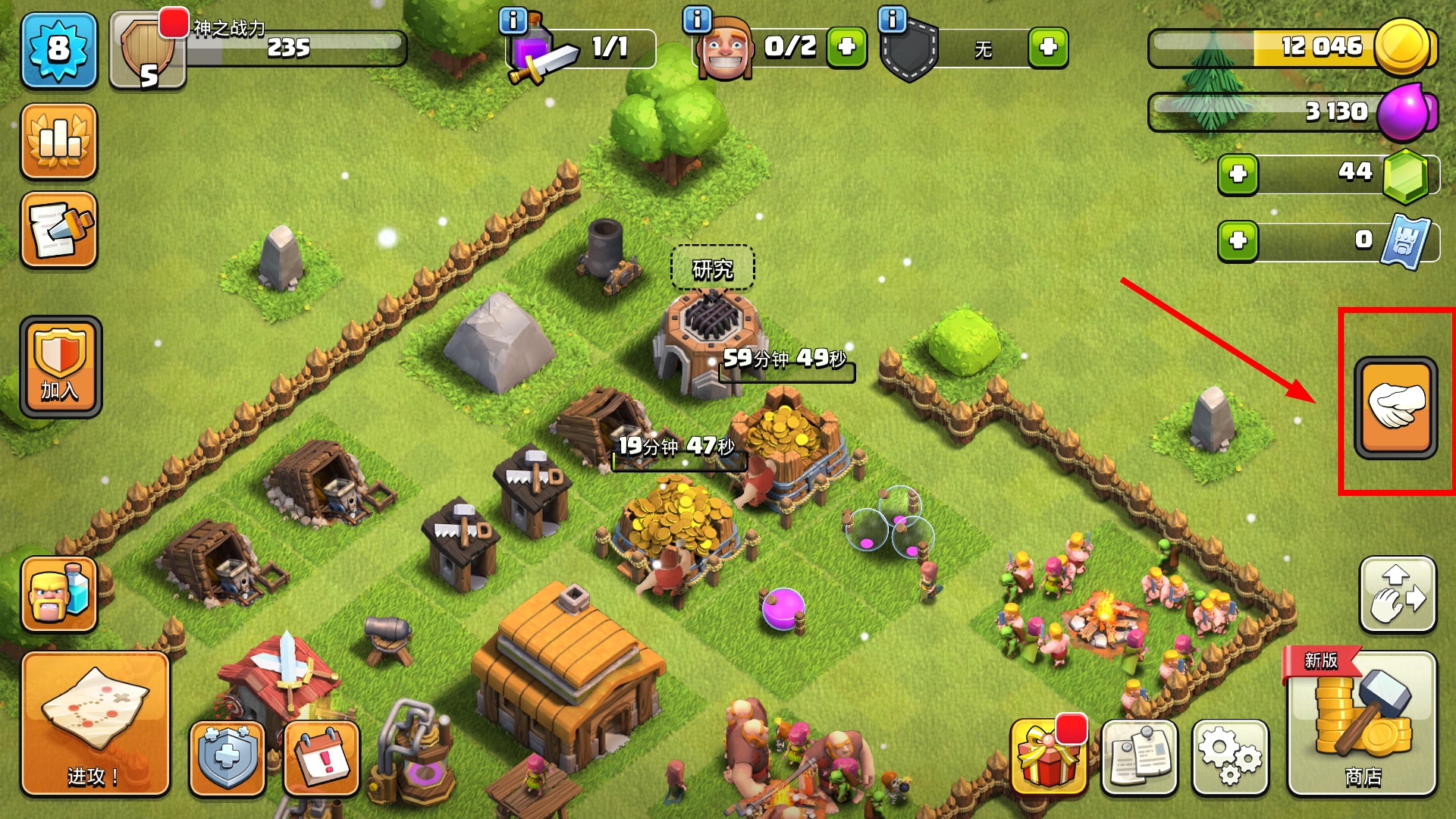Open the leaderboard rankings button
The height and width of the screenshot is (819, 1456).
pos(59,141)
